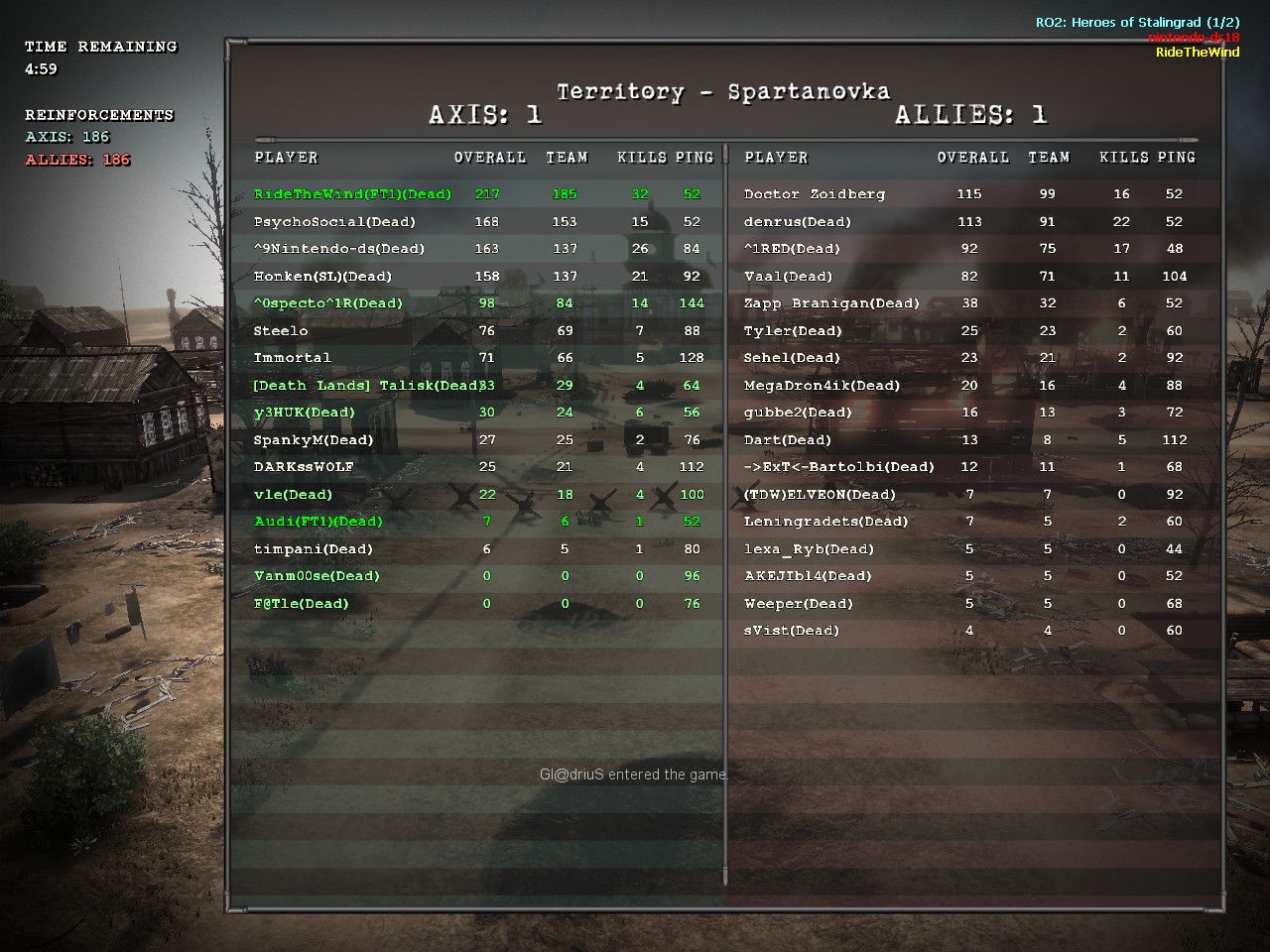Screen dimensions: 1270x952
Task: Choose the Steelo row on the Axis team
Action: tap(281, 331)
